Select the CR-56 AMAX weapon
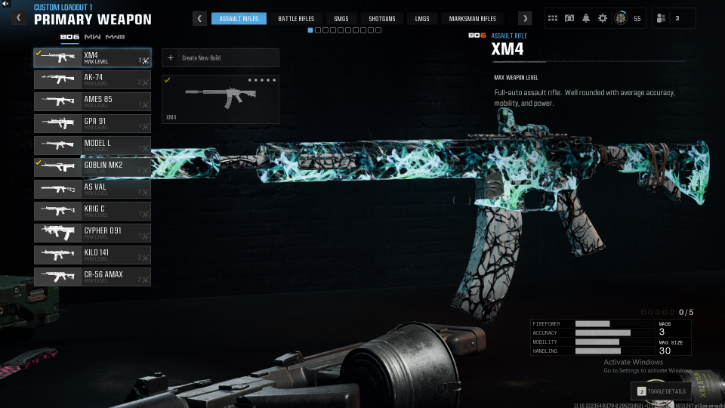Image resolution: width=725 pixels, height=408 pixels. click(x=92, y=277)
